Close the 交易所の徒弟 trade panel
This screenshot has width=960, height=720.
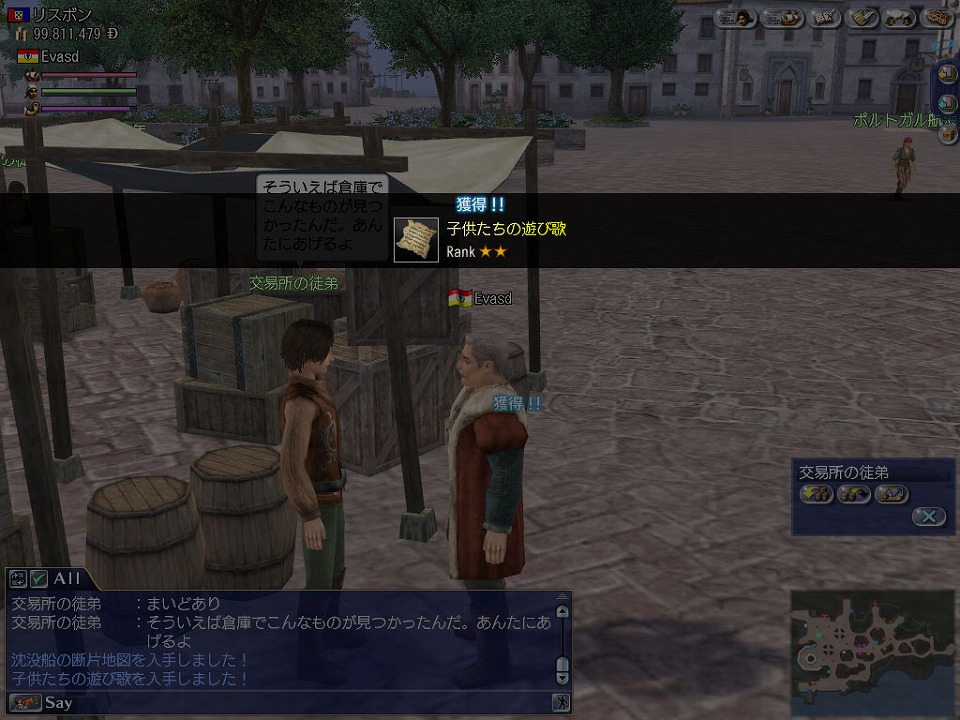[928, 516]
